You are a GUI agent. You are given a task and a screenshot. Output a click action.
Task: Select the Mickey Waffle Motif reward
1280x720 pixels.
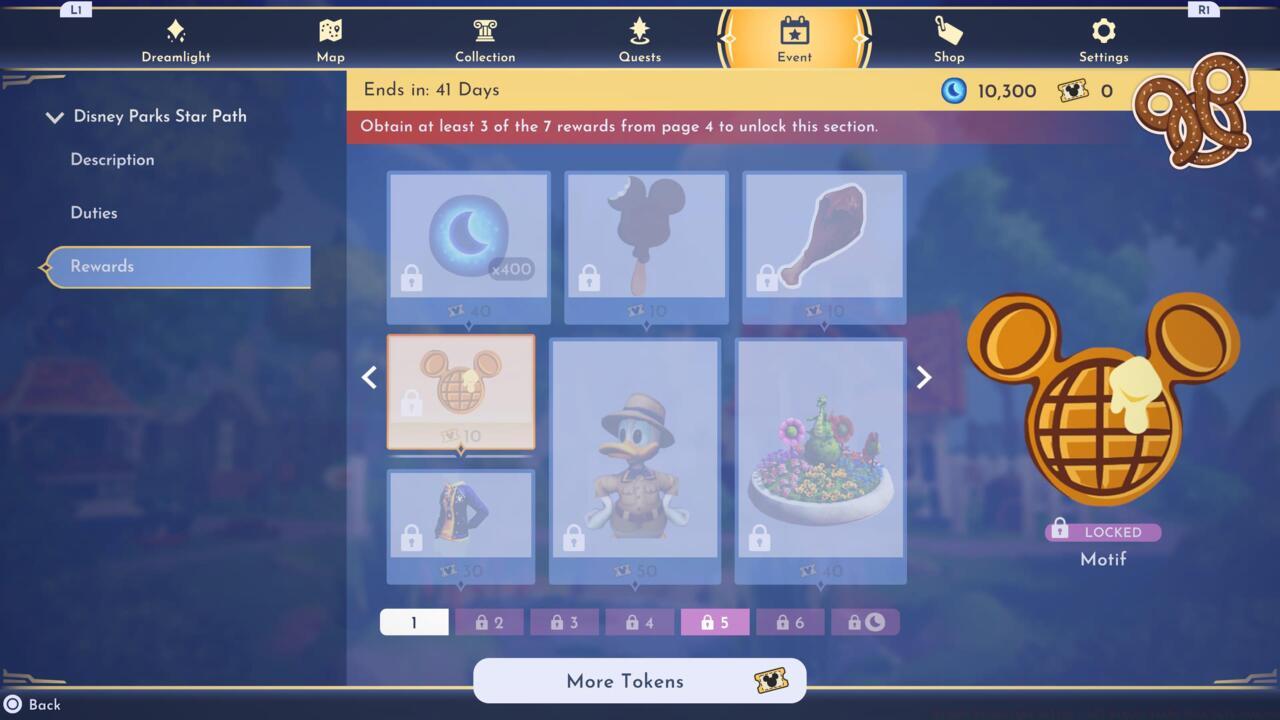(x=461, y=390)
